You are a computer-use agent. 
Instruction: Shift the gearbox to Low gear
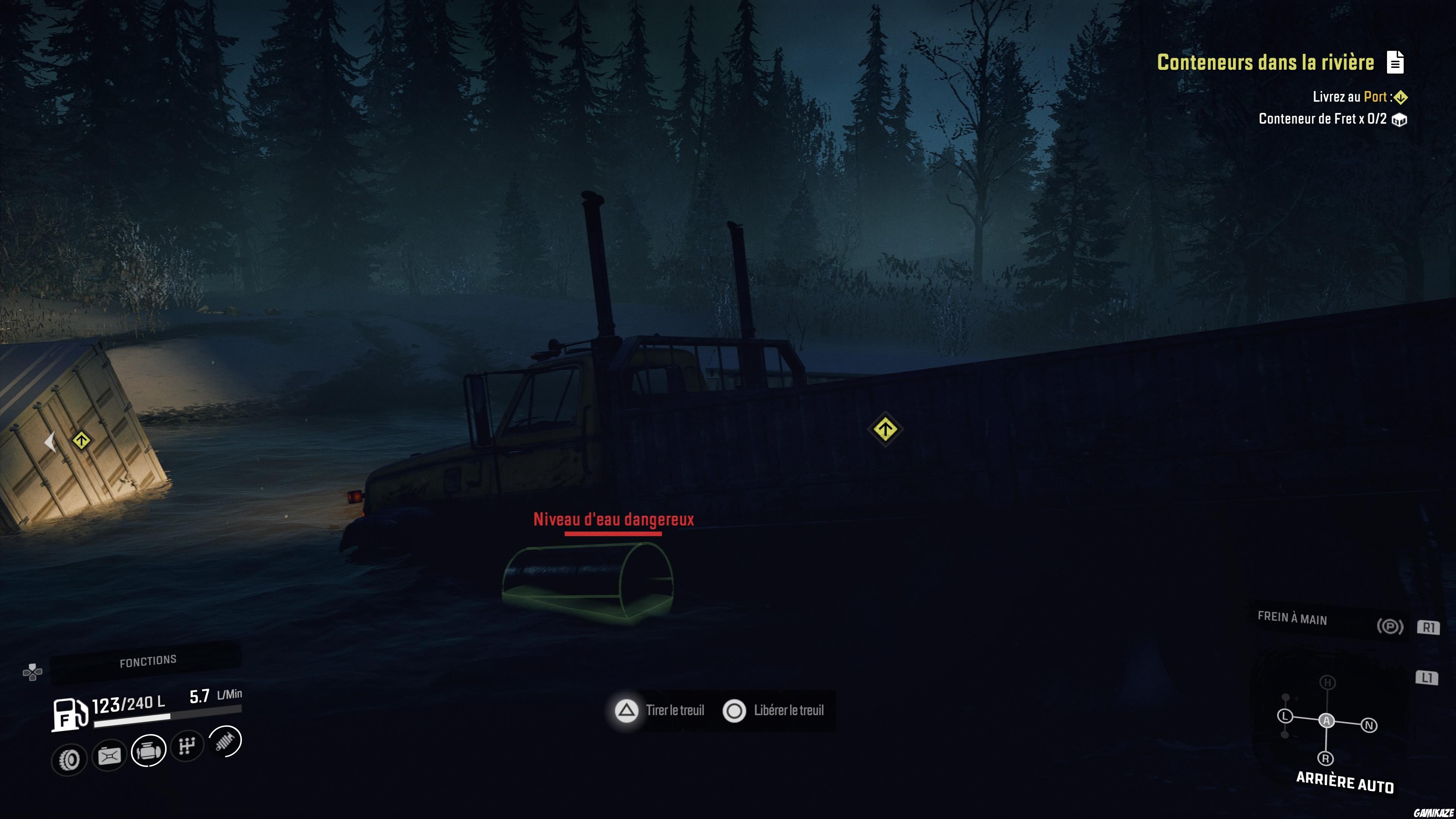[1285, 716]
